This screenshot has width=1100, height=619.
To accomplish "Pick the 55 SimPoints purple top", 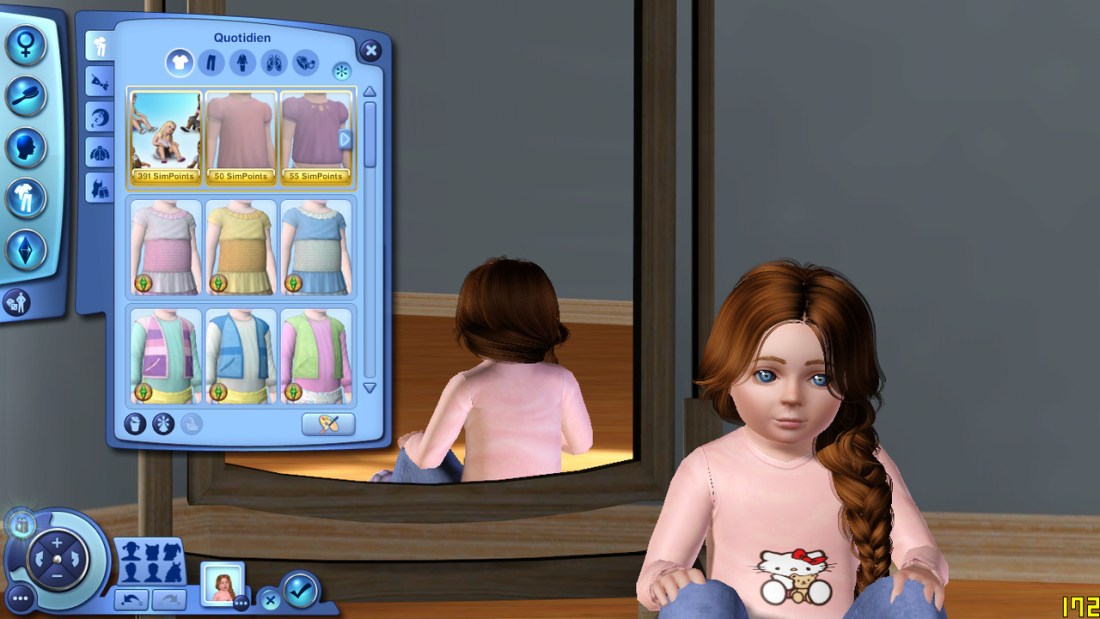I will click(x=315, y=137).
